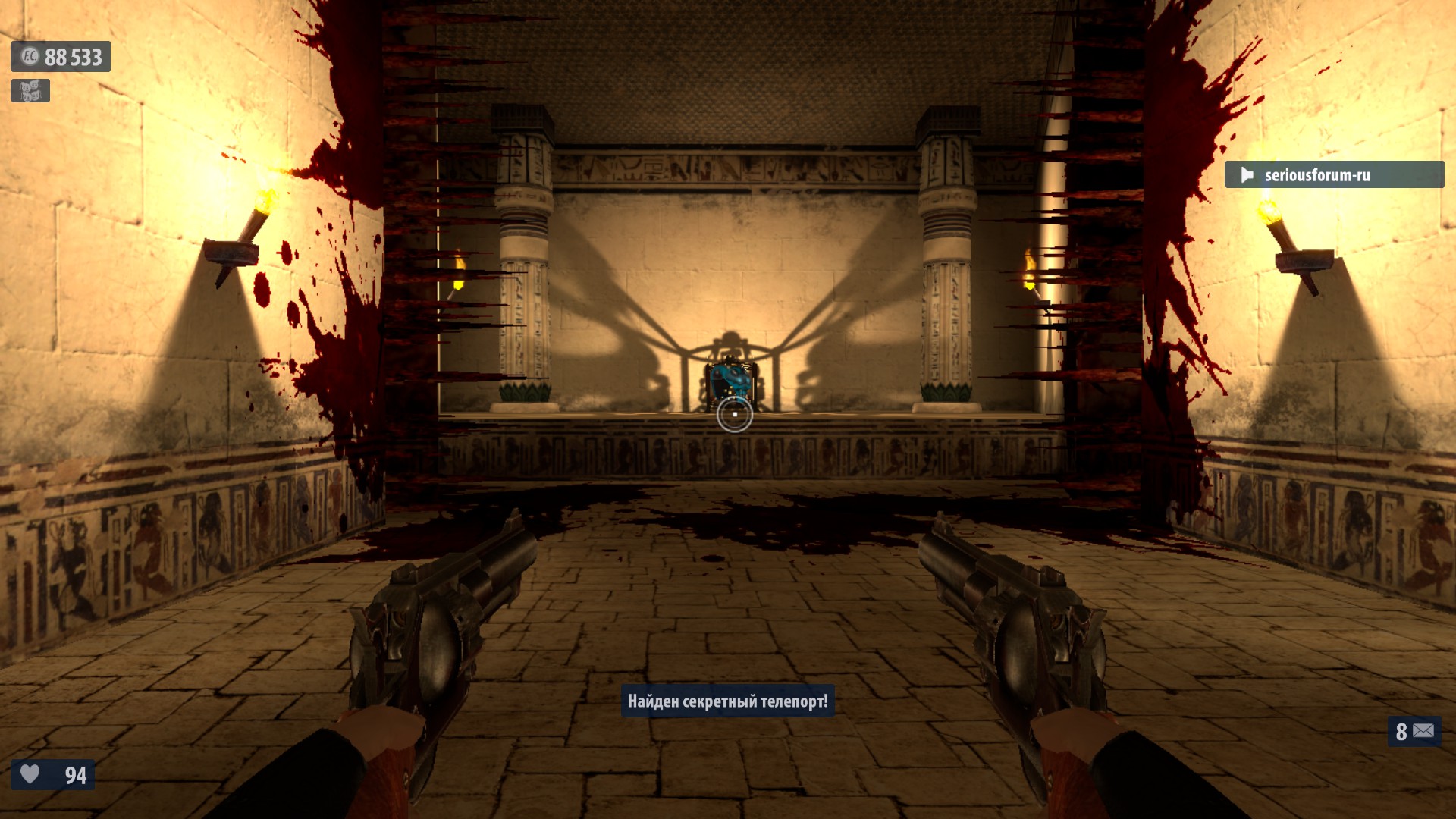Click the small icon below the score

30,91
